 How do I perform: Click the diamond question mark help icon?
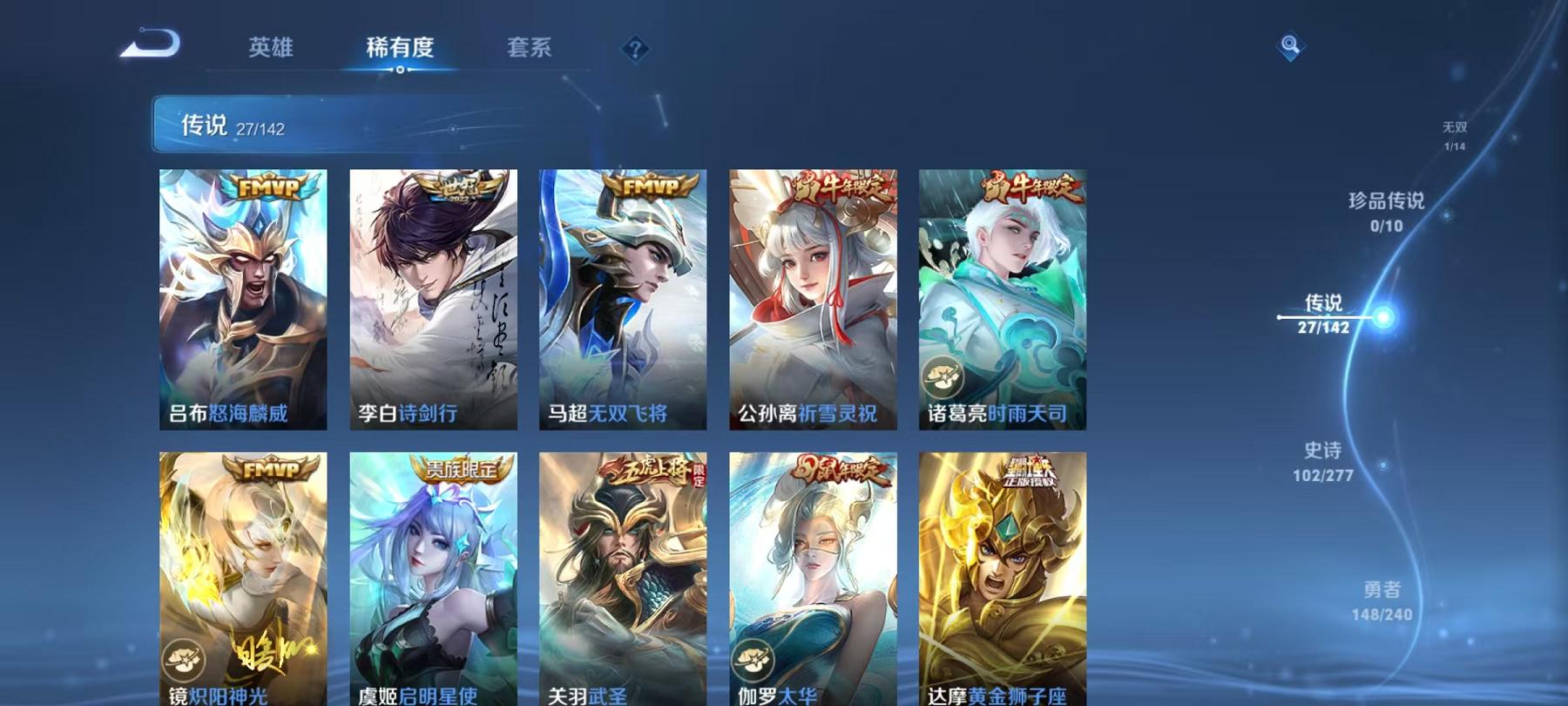[635, 48]
